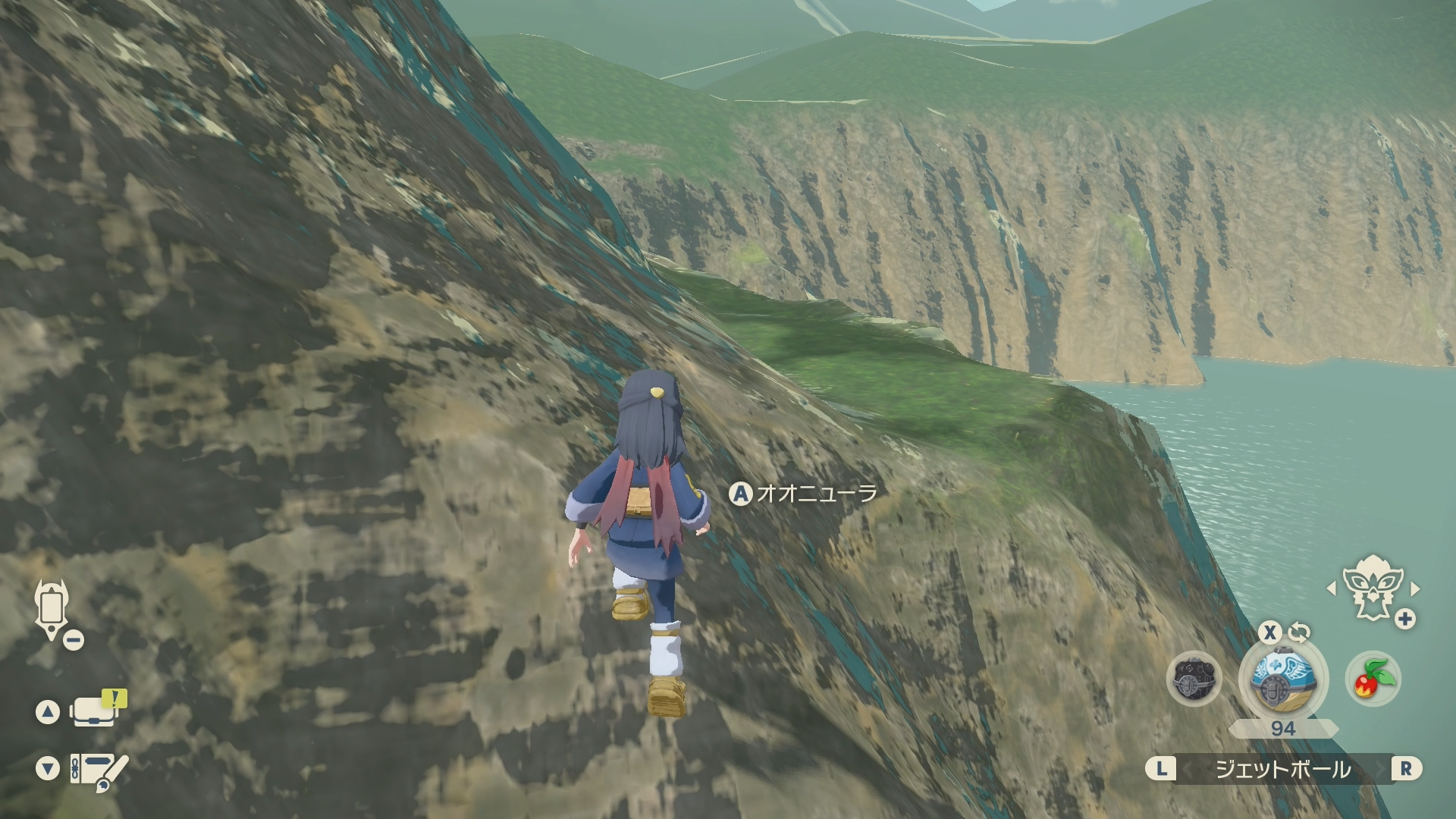Cycle to the previous ride with left arrow
The image size is (1456, 819).
(x=1331, y=588)
